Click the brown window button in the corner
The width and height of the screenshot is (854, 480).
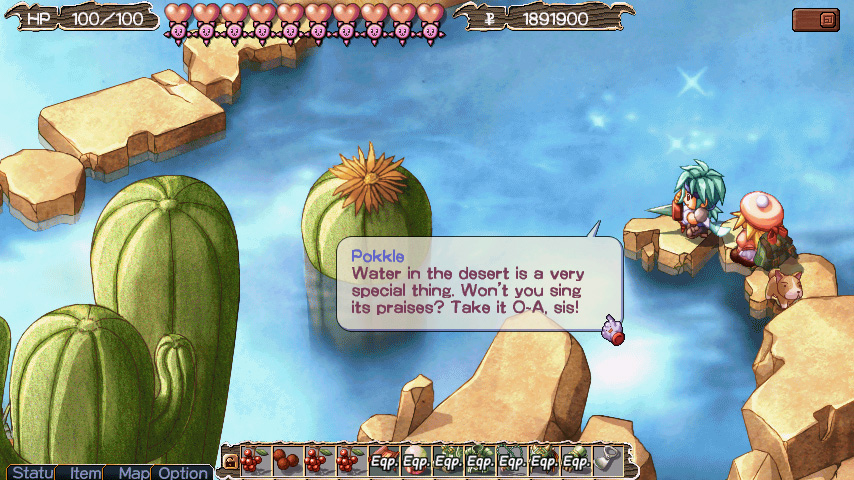pos(815,19)
